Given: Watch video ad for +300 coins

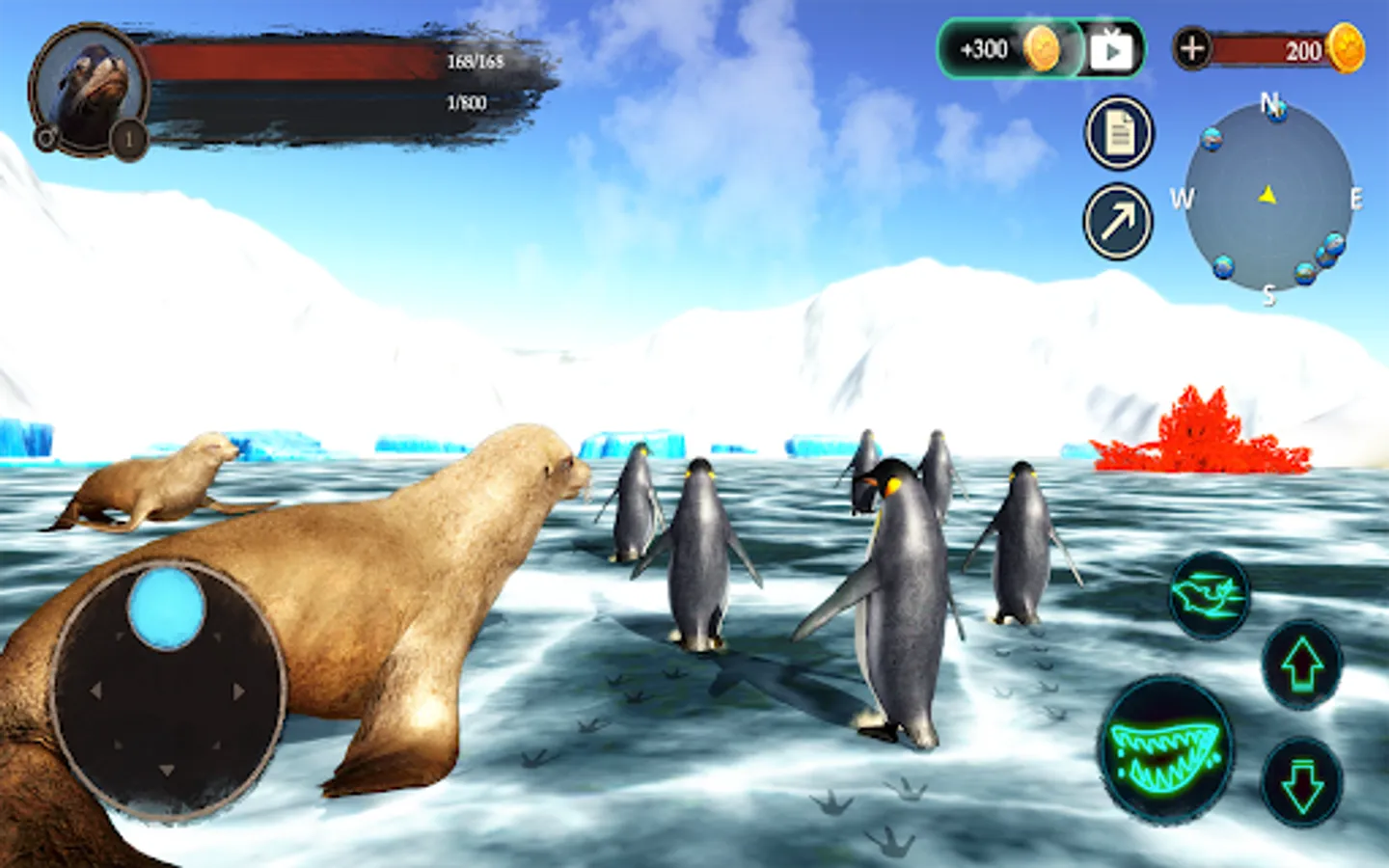Looking at the screenshot, I should [1042, 48].
